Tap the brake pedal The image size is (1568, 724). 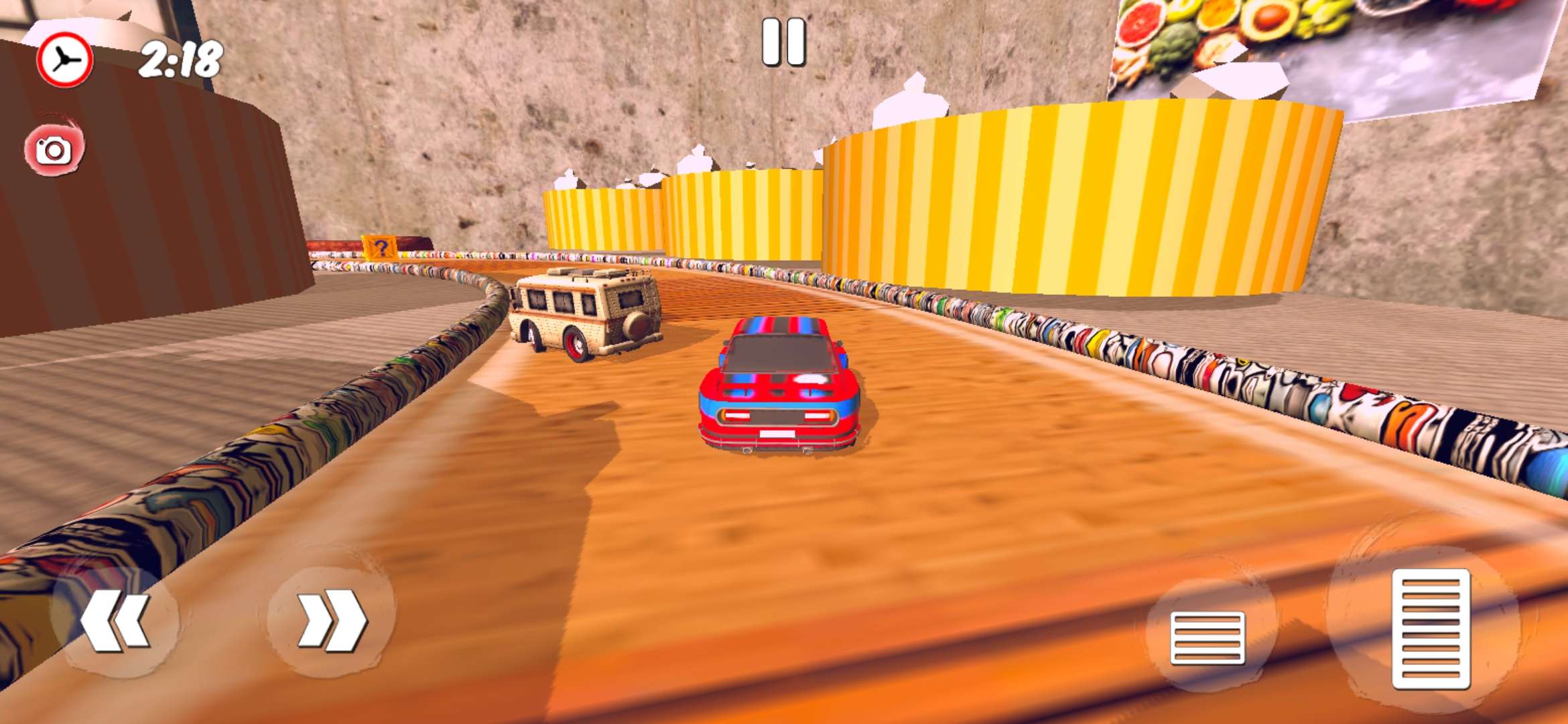[1207, 637]
